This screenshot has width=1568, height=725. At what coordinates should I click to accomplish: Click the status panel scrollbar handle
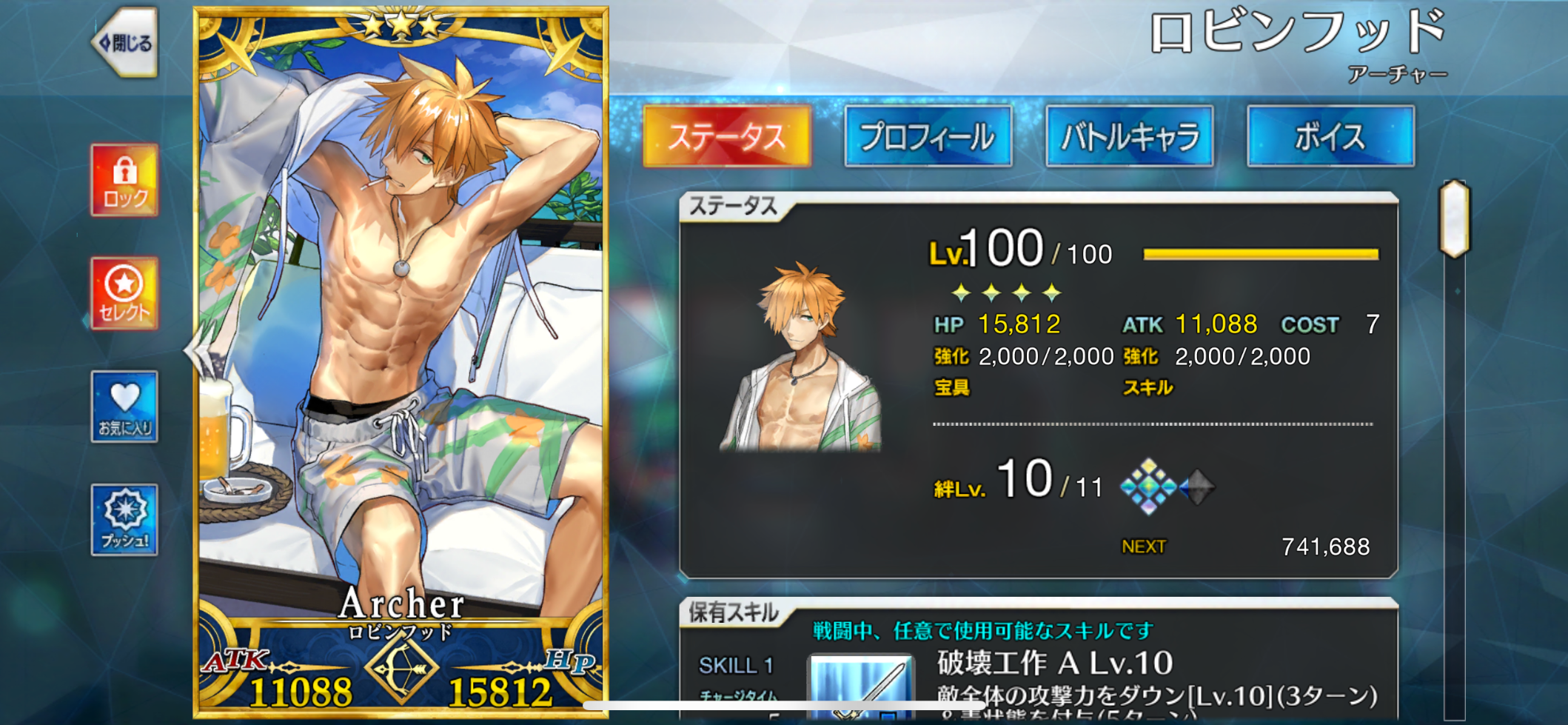click(1454, 219)
